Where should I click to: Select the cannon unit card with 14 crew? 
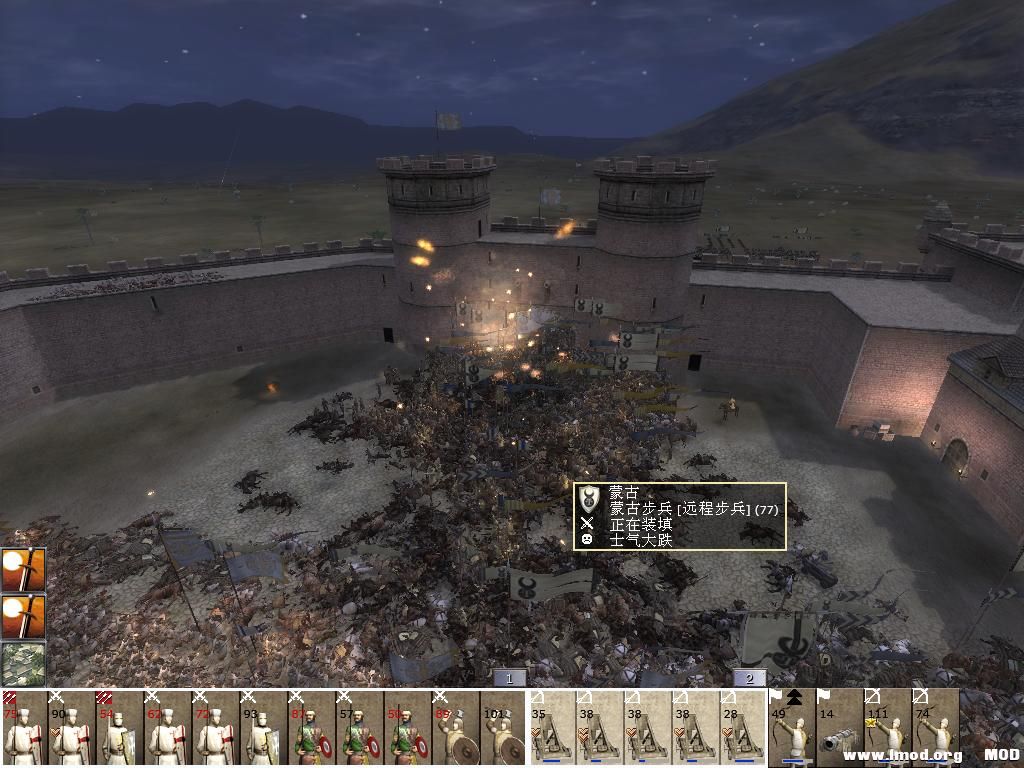pos(839,728)
